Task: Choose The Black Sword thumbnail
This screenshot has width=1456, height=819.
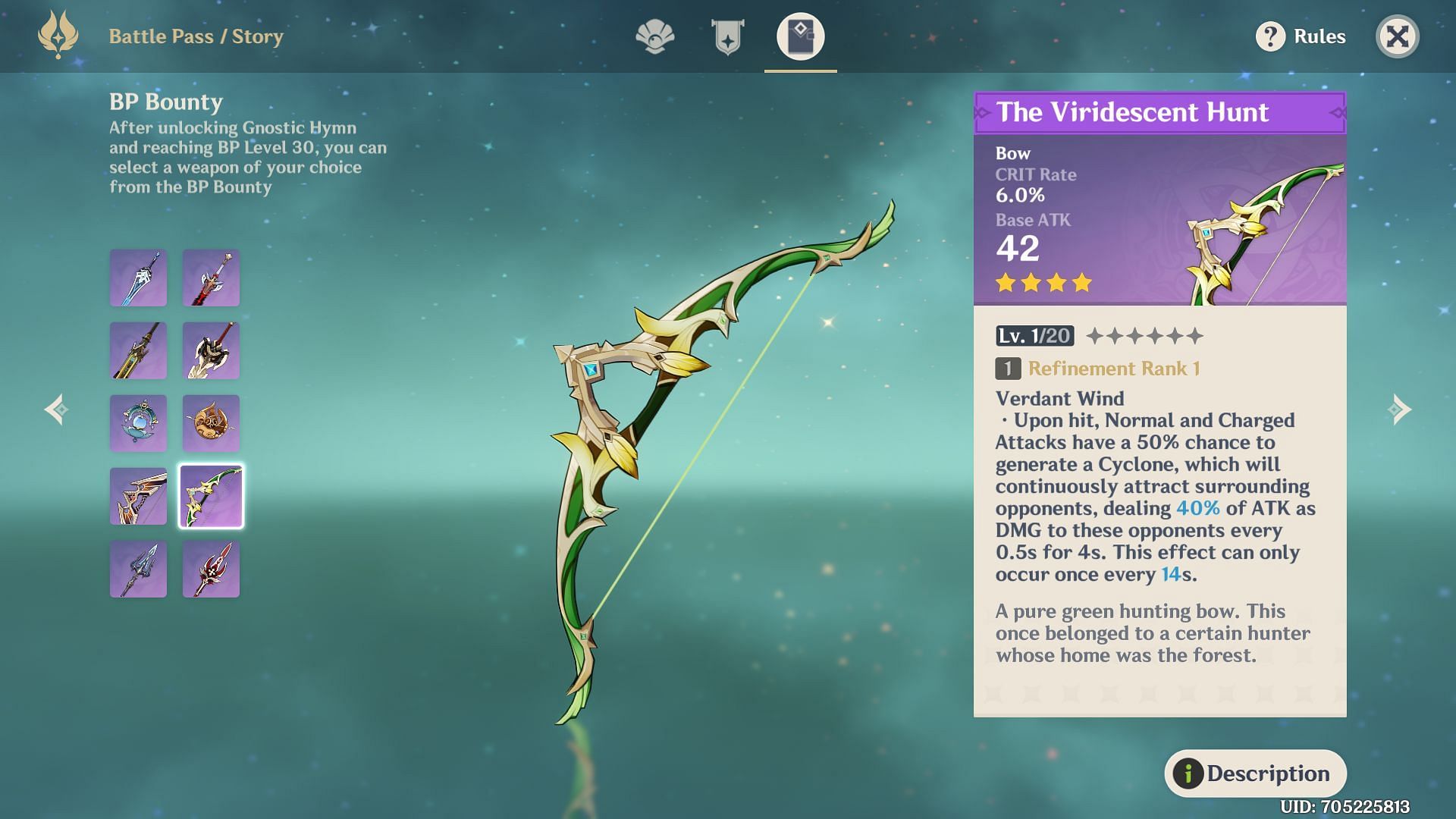Action: (211, 278)
